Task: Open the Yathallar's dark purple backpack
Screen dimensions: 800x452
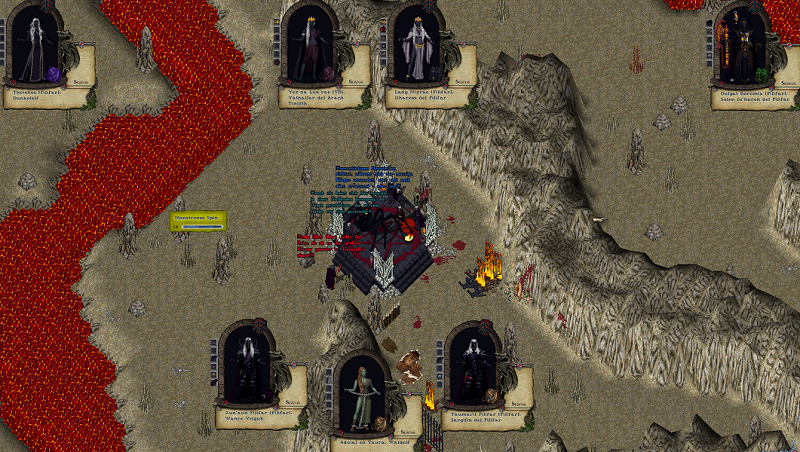Action: point(329,73)
